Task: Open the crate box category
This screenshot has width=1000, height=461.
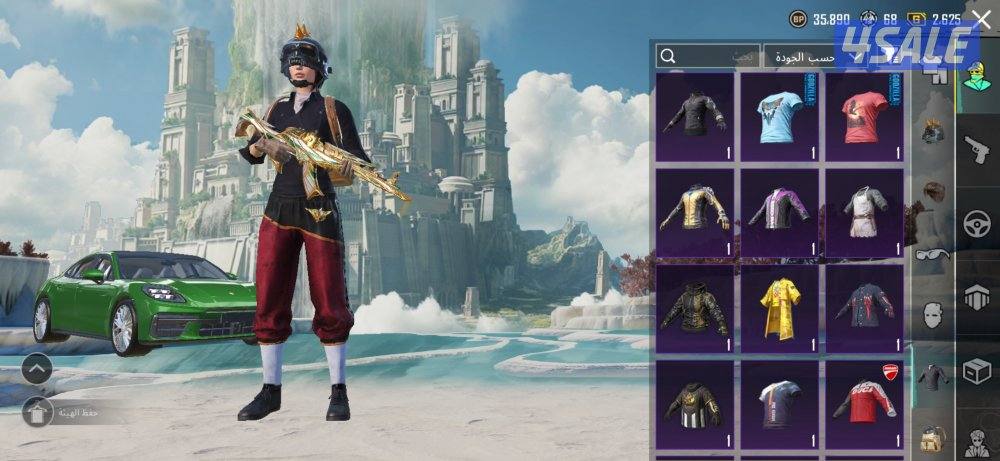Action: (x=976, y=371)
